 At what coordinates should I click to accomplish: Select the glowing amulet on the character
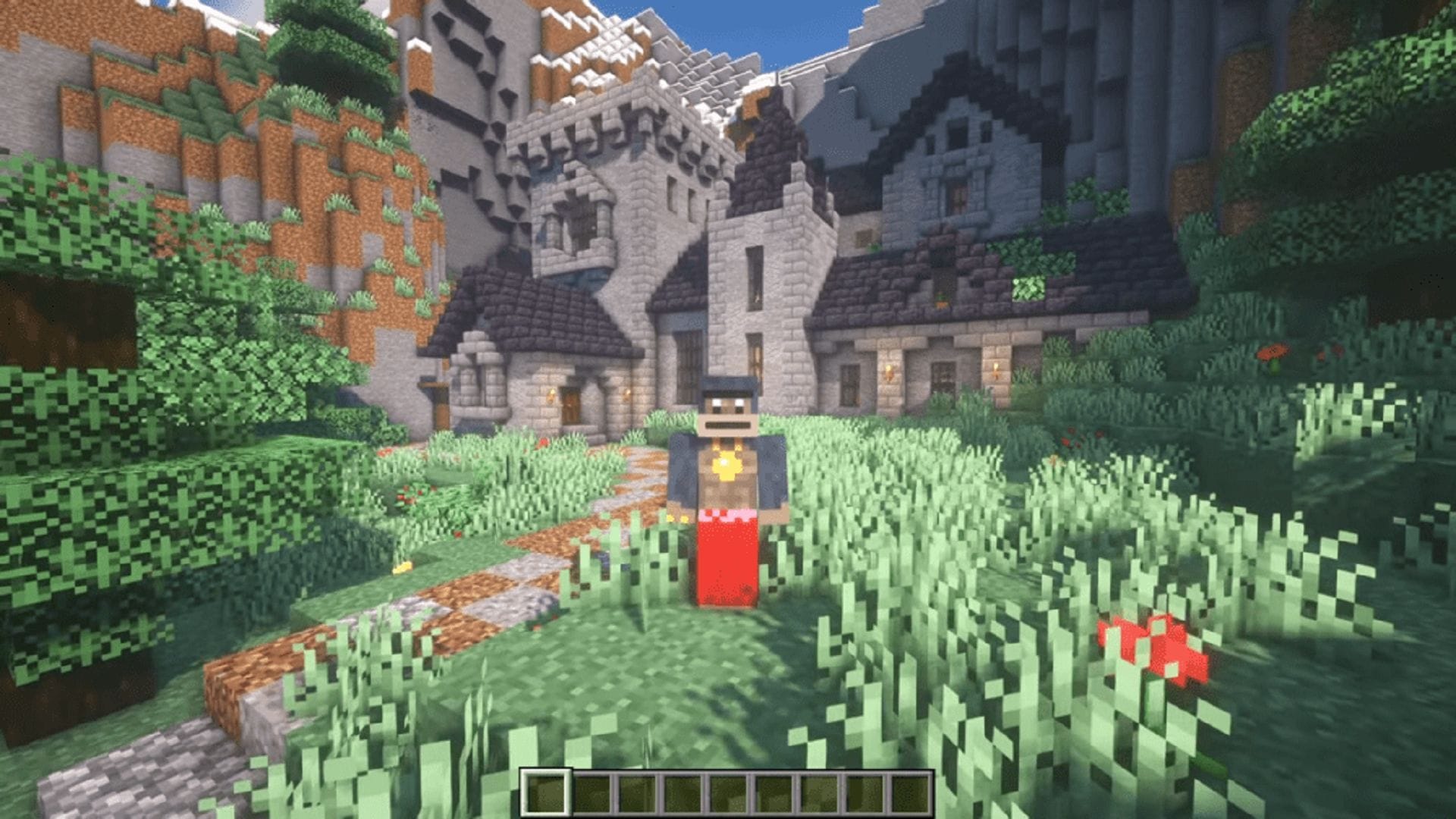(x=726, y=463)
